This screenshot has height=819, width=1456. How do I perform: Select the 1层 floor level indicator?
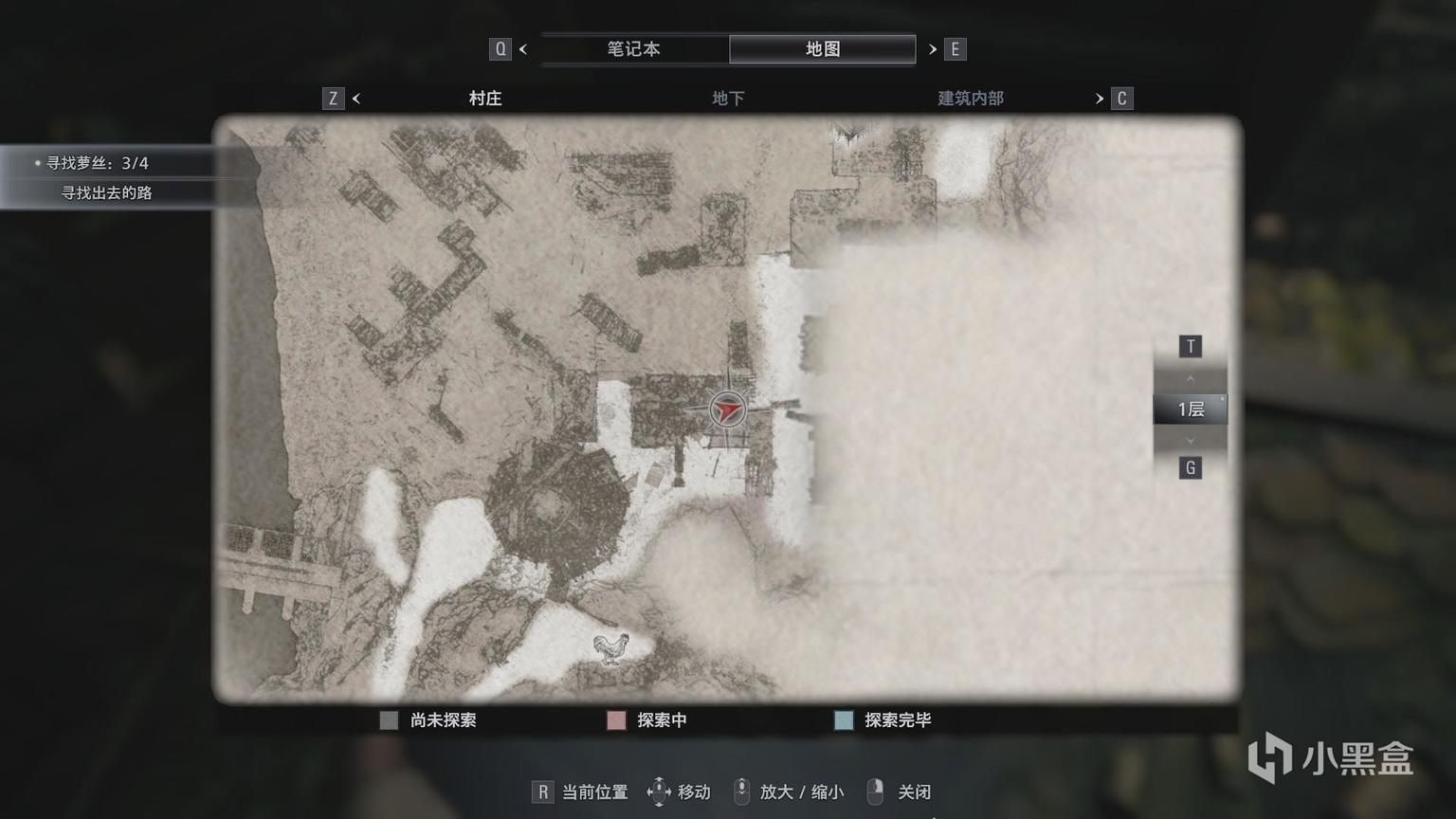pos(1189,409)
